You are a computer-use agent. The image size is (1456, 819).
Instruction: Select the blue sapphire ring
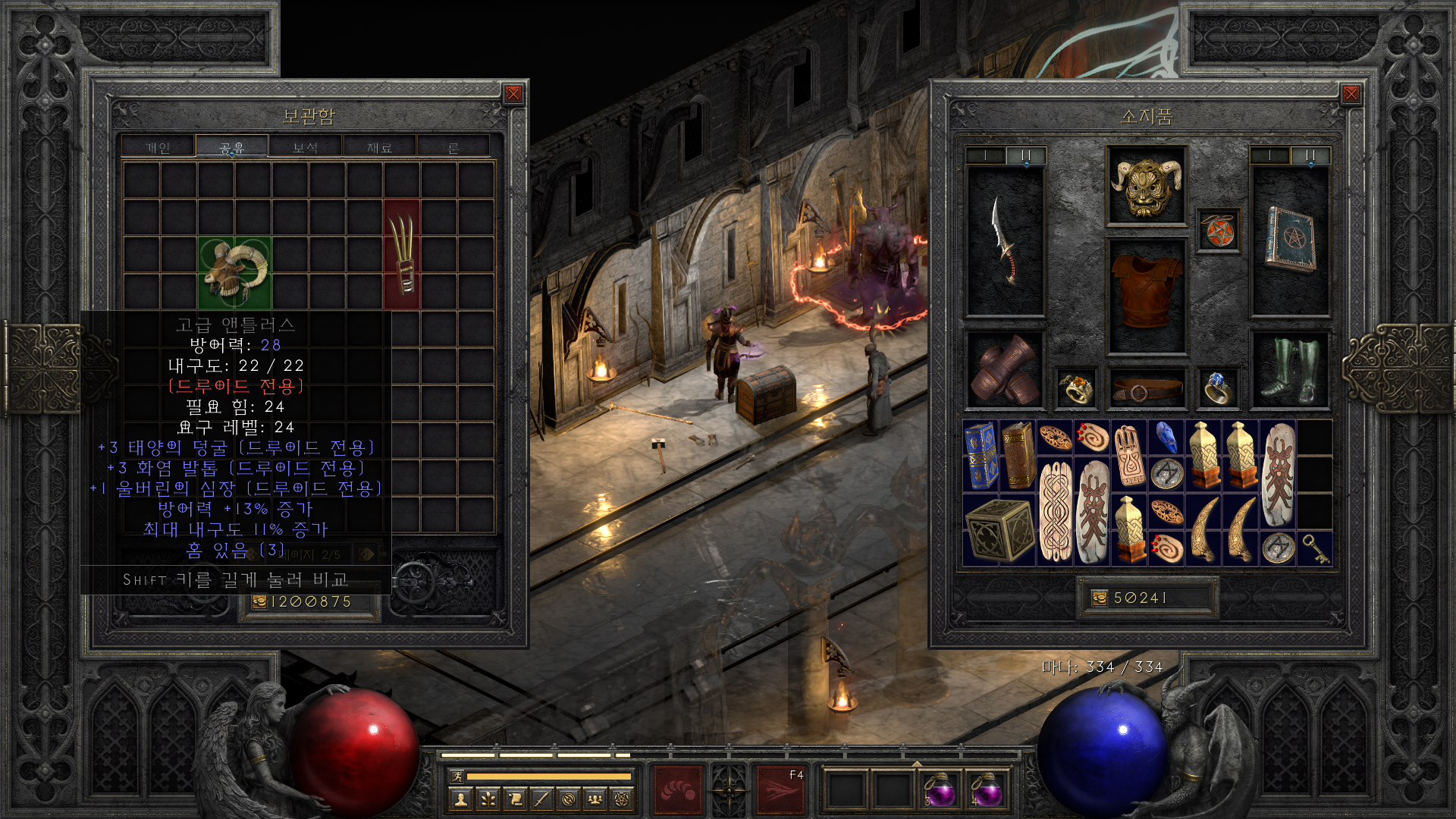1217,389
